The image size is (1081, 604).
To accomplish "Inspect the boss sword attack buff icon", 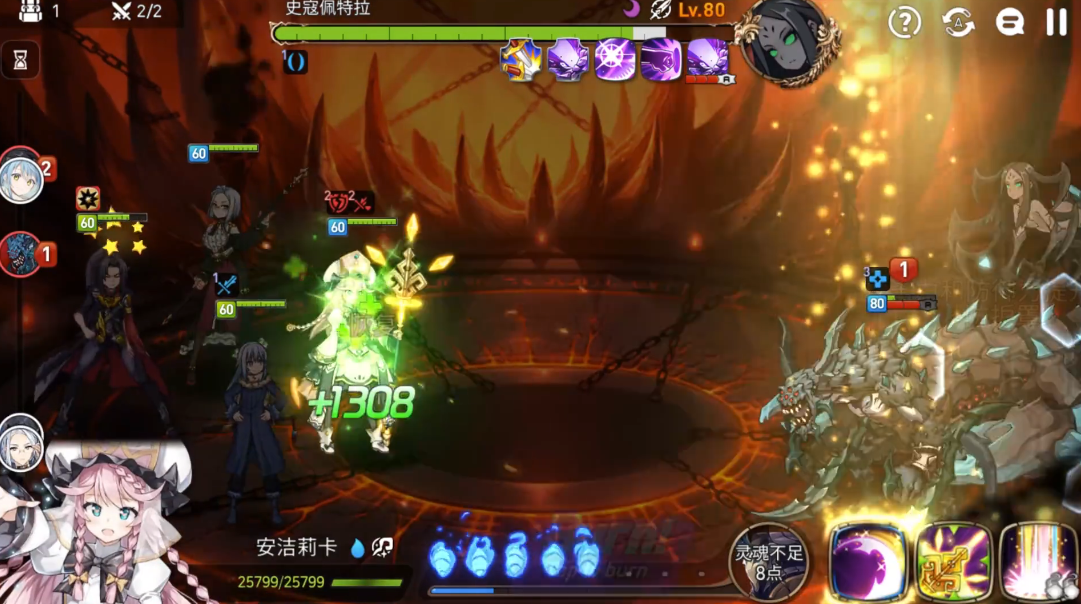I will [x=521, y=59].
